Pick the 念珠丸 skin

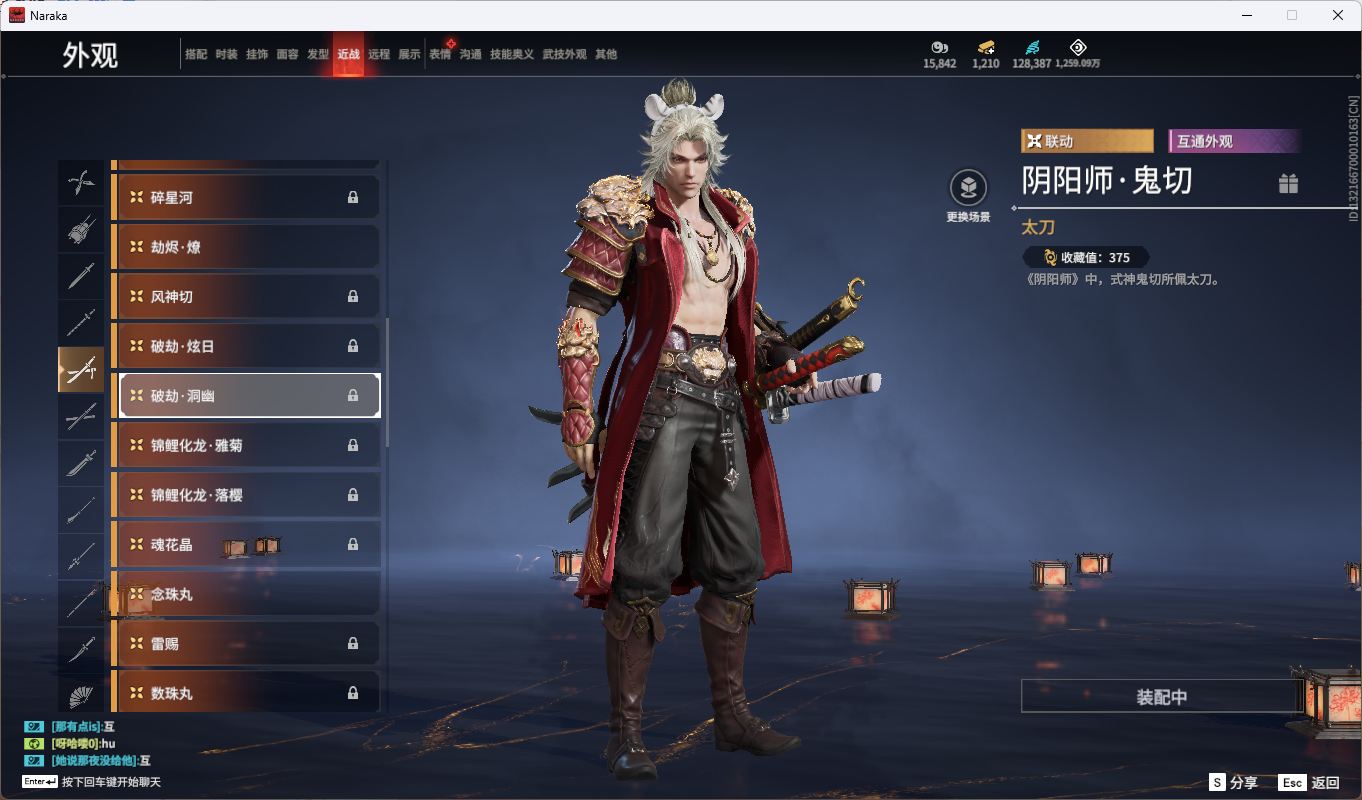tap(246, 594)
